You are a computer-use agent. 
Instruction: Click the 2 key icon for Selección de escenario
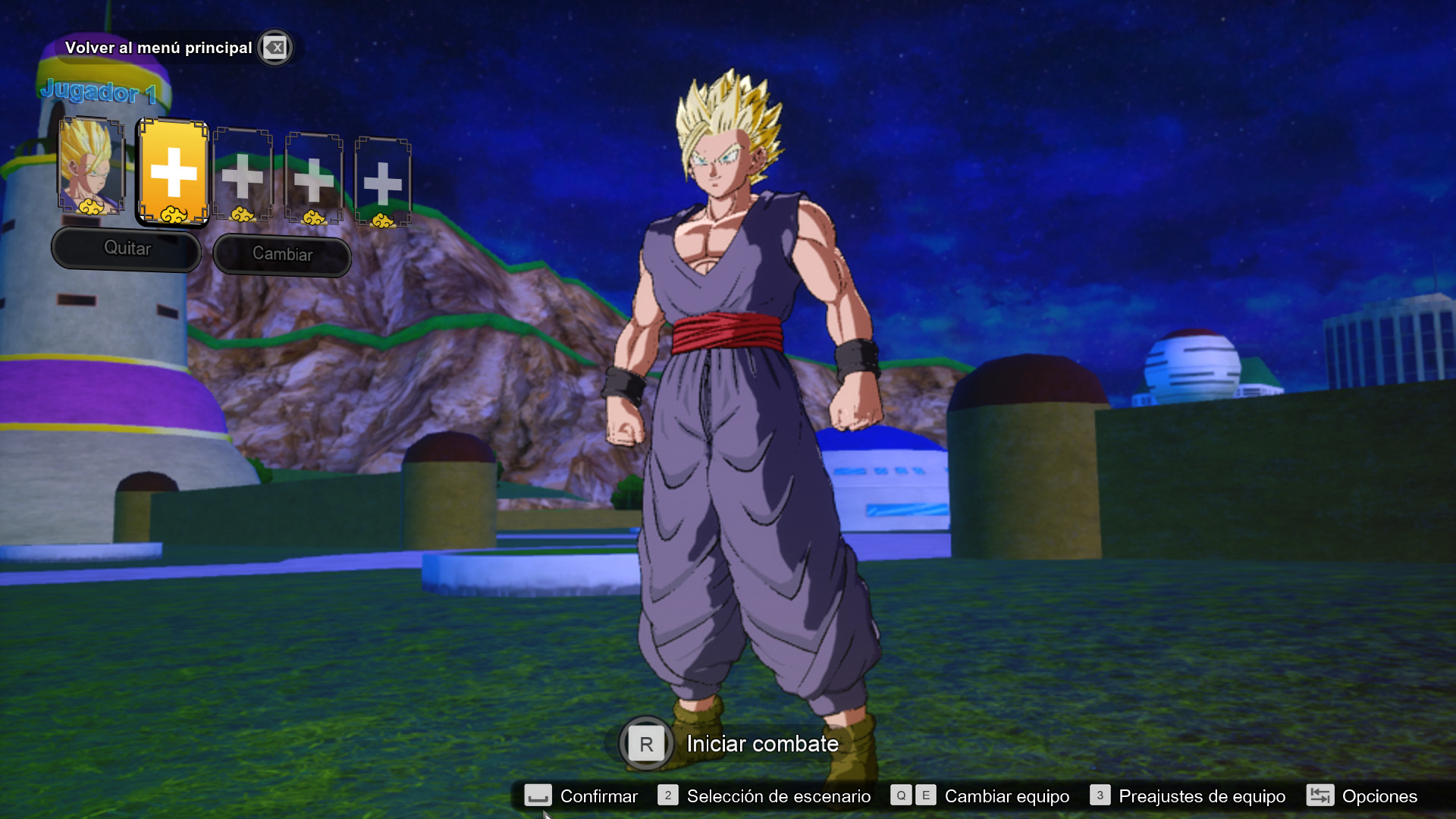667,796
